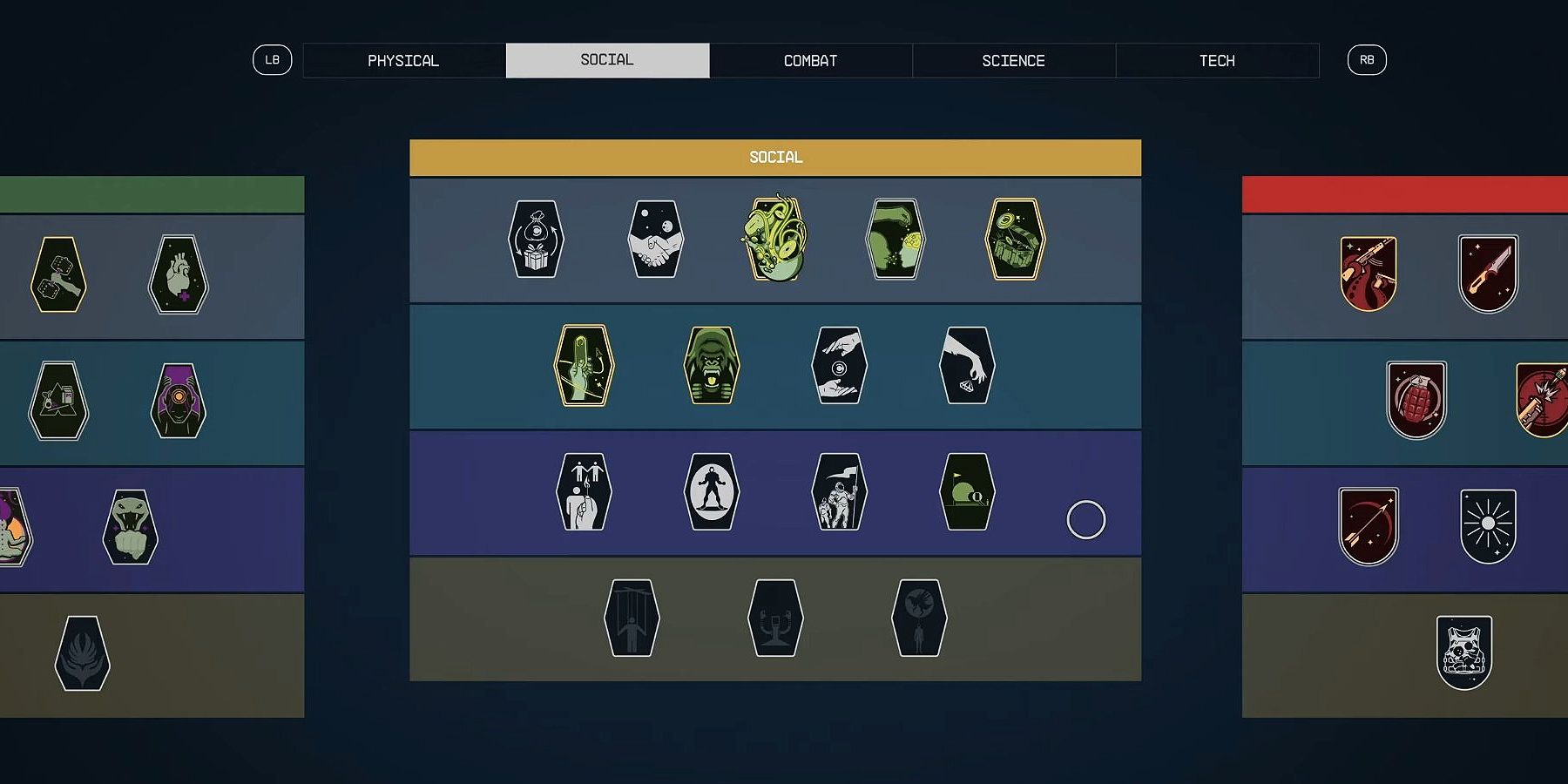Open the green Outpost Management skill
The width and height of the screenshot is (1568, 784).
pos(965,492)
